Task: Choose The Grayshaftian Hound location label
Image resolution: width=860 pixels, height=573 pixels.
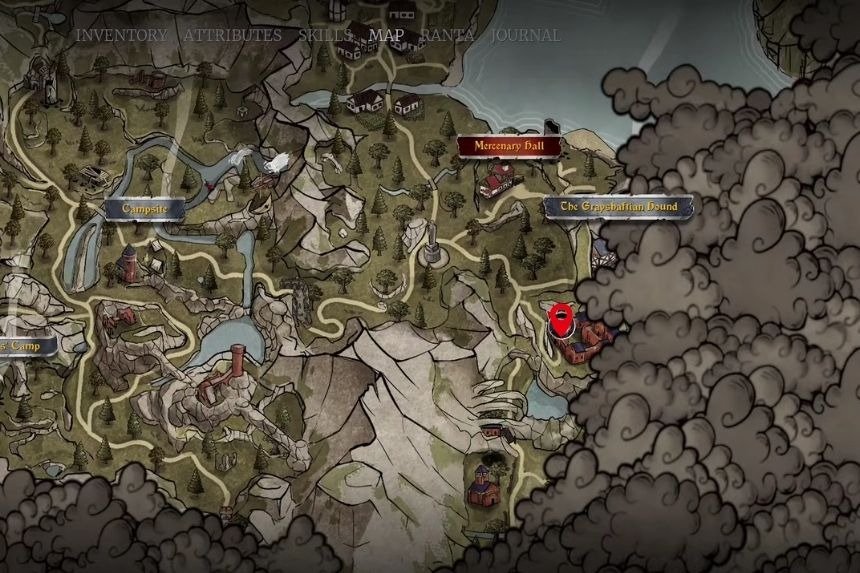Action: click(618, 207)
